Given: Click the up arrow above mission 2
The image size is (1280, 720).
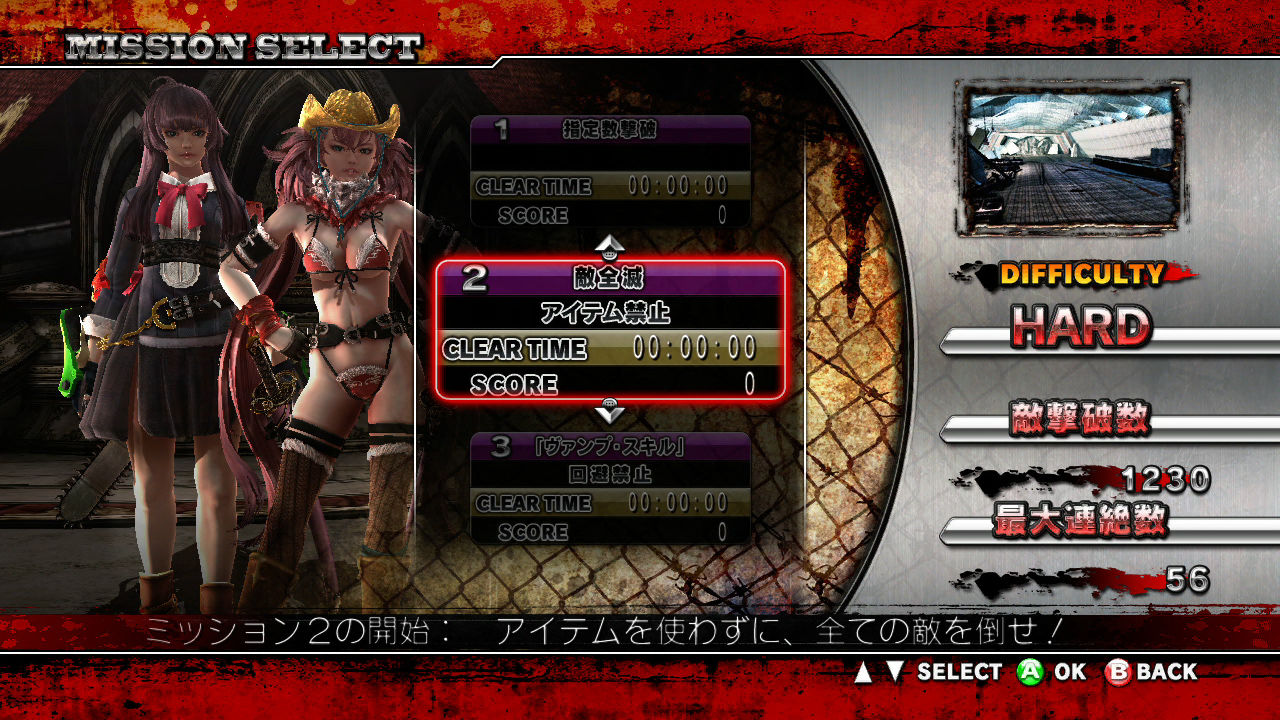Looking at the screenshot, I should point(610,246).
